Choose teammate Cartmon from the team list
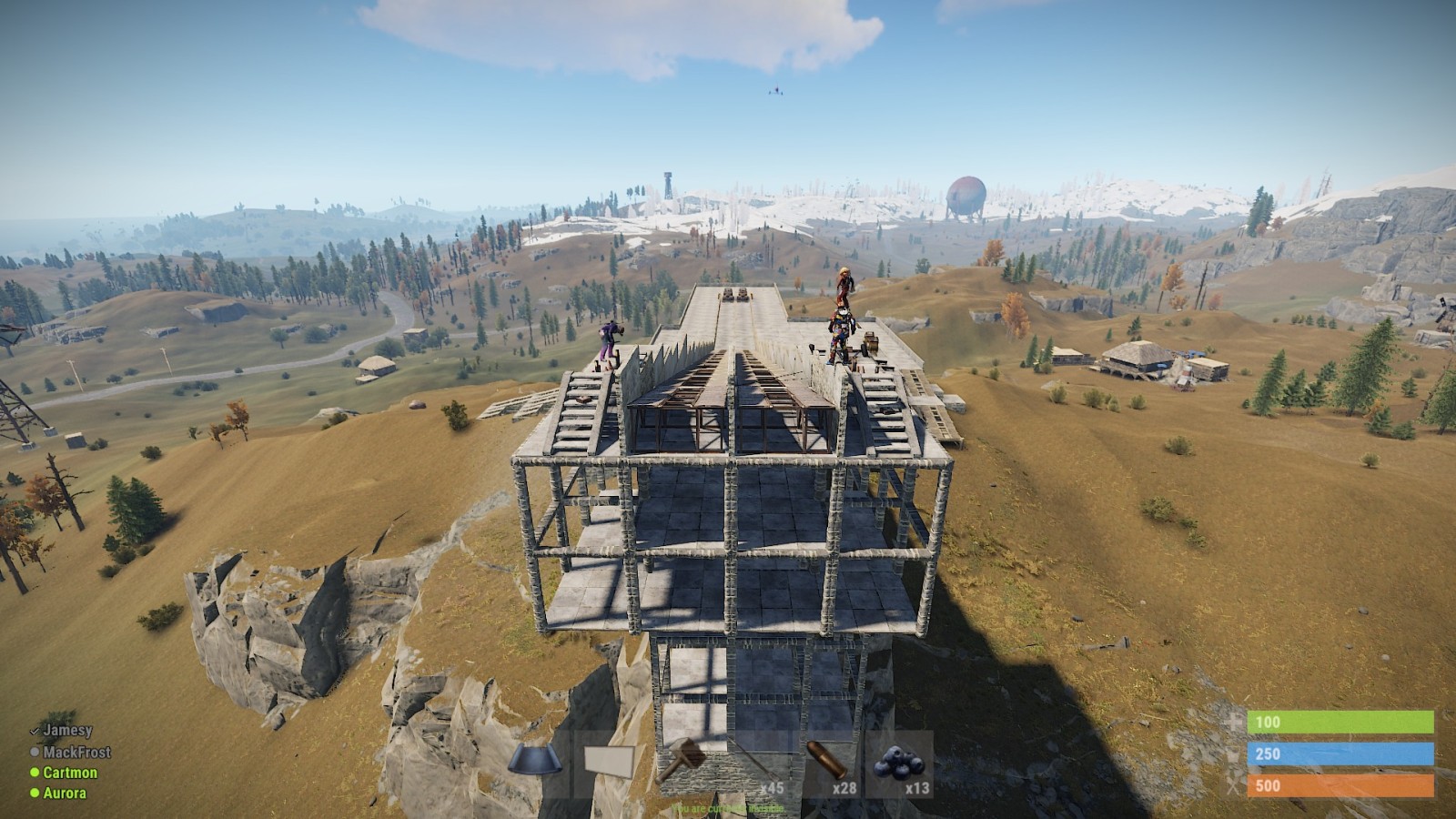 70,773
